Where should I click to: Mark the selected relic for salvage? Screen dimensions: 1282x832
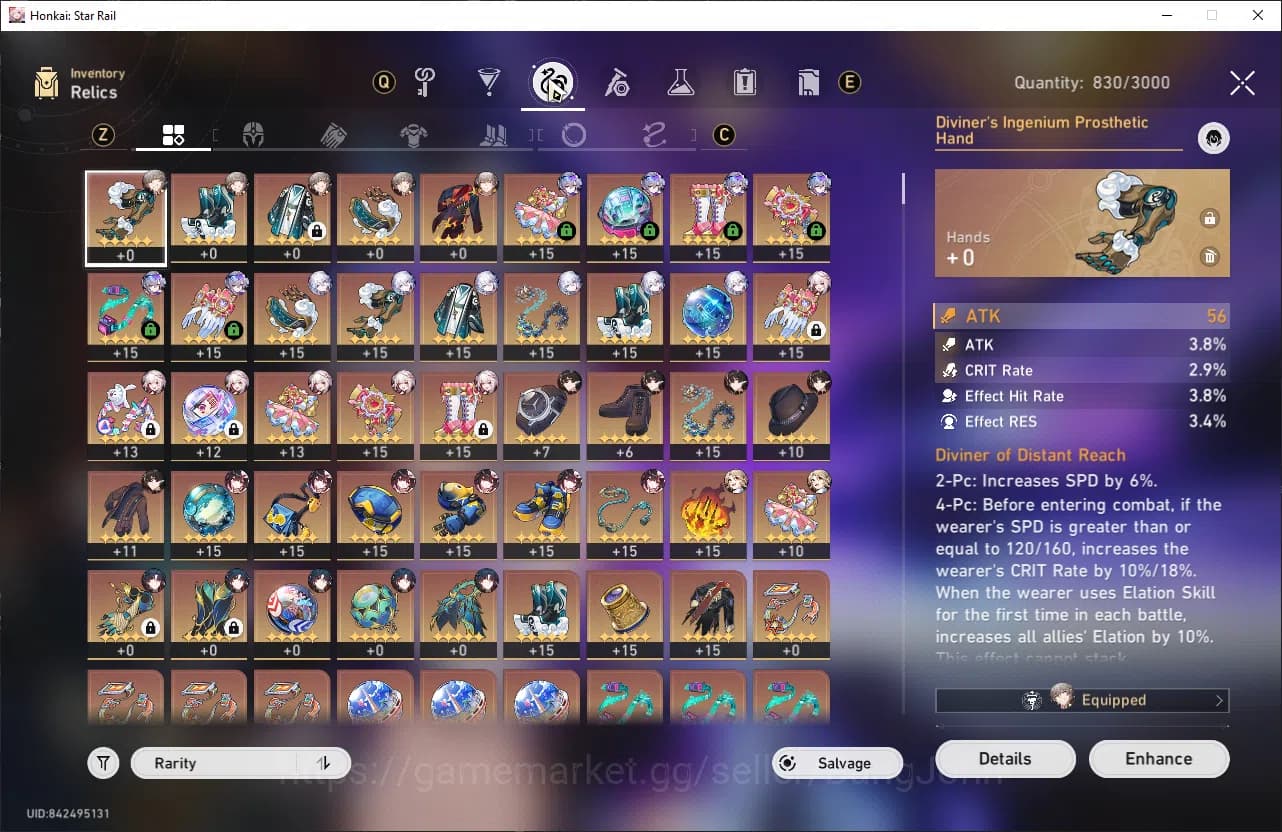(1210, 257)
